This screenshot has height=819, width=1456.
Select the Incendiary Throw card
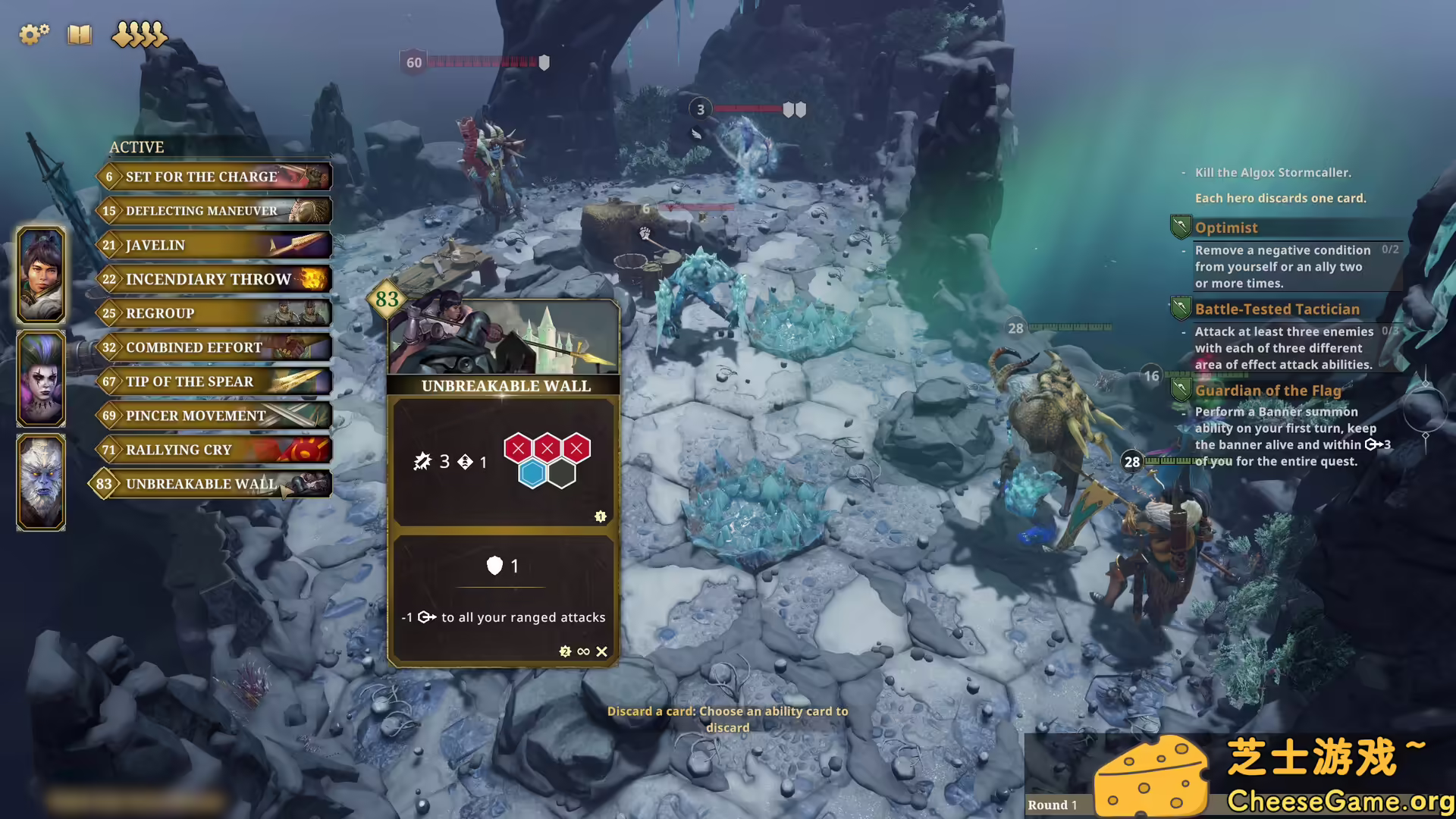click(215, 279)
